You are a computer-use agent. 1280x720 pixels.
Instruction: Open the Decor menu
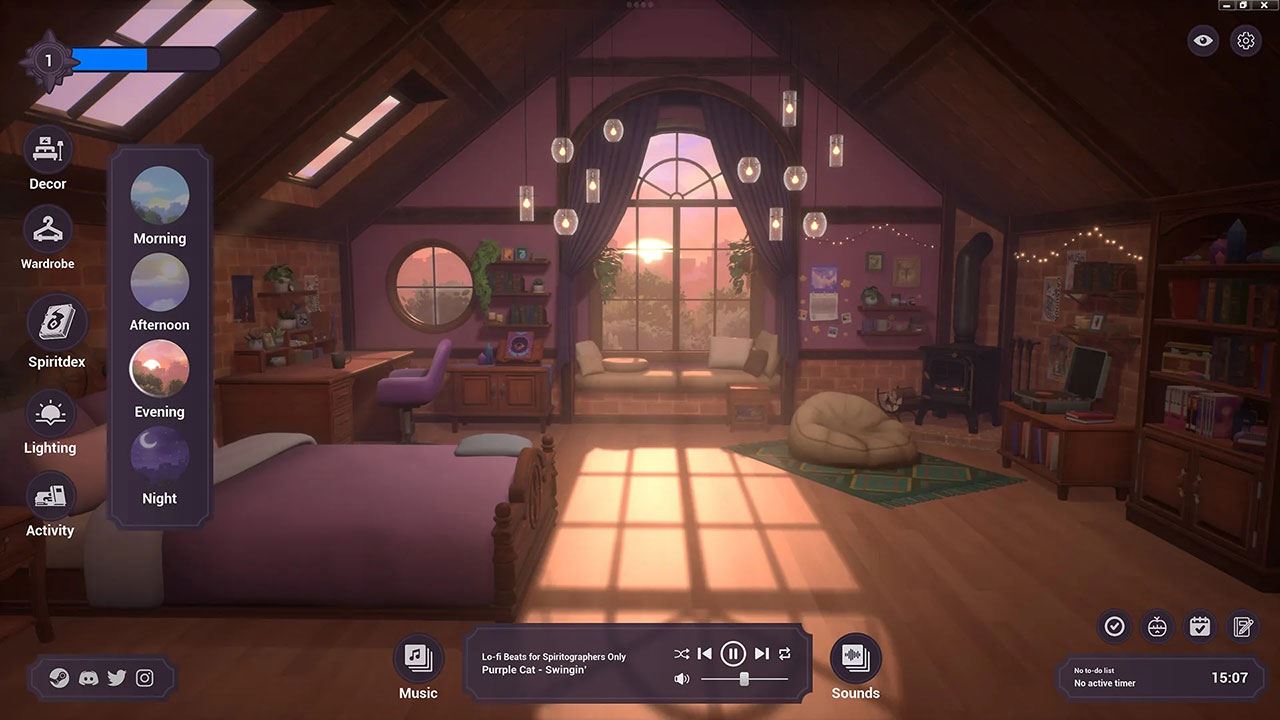[x=48, y=152]
